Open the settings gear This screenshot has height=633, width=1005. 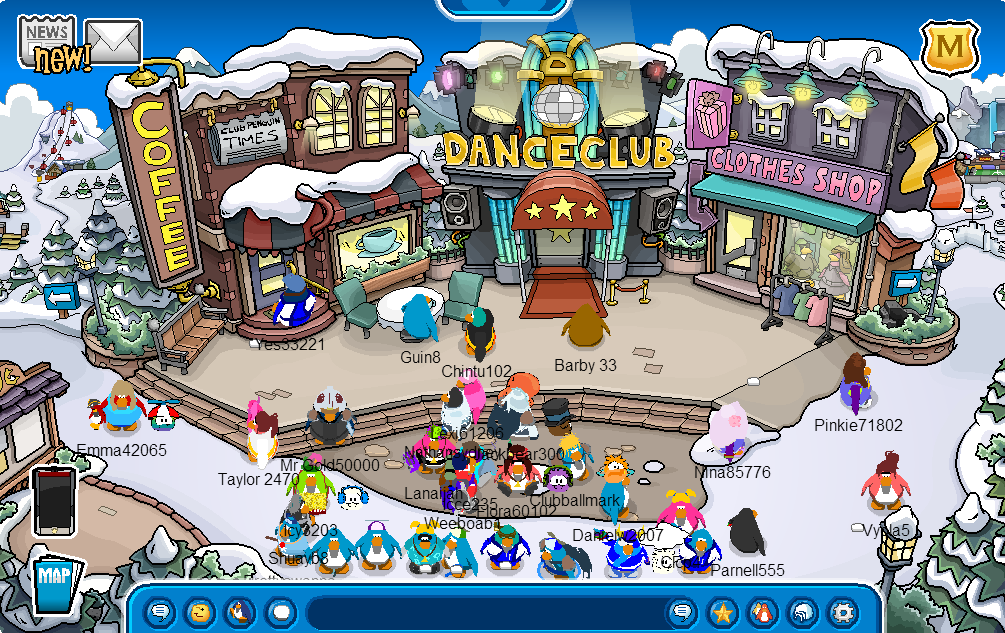click(843, 612)
